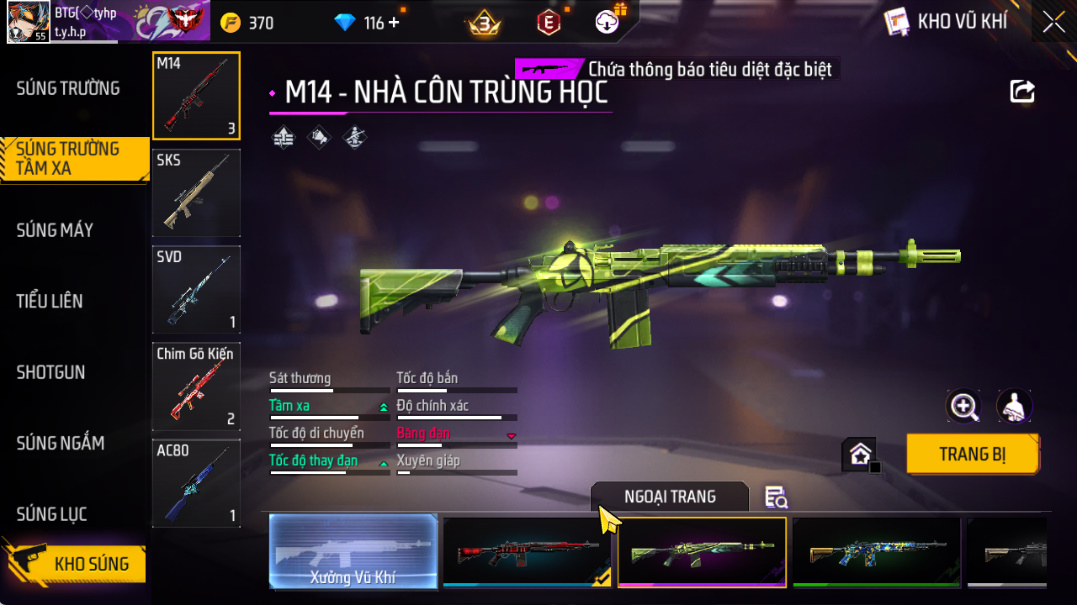Select the Chim Gõ Kiến weapon
The height and width of the screenshot is (605, 1077).
[196, 386]
